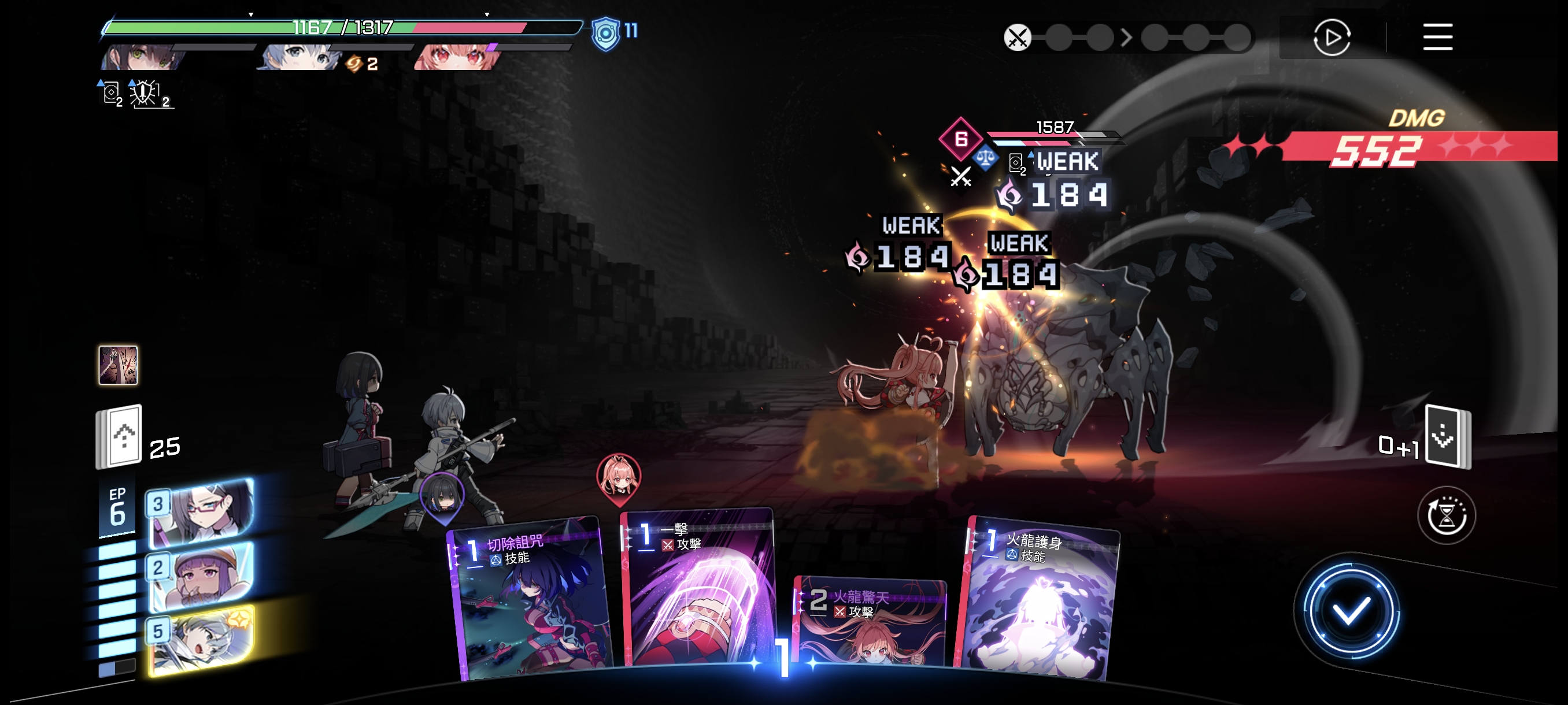Open the hamburger menu

(1437, 38)
